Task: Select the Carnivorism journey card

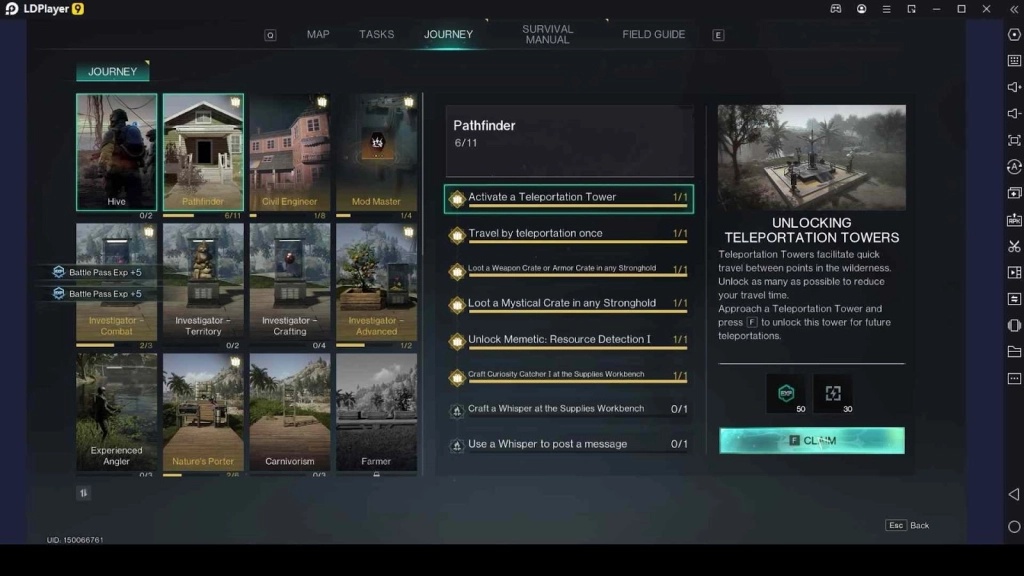Action: pyautogui.click(x=290, y=410)
